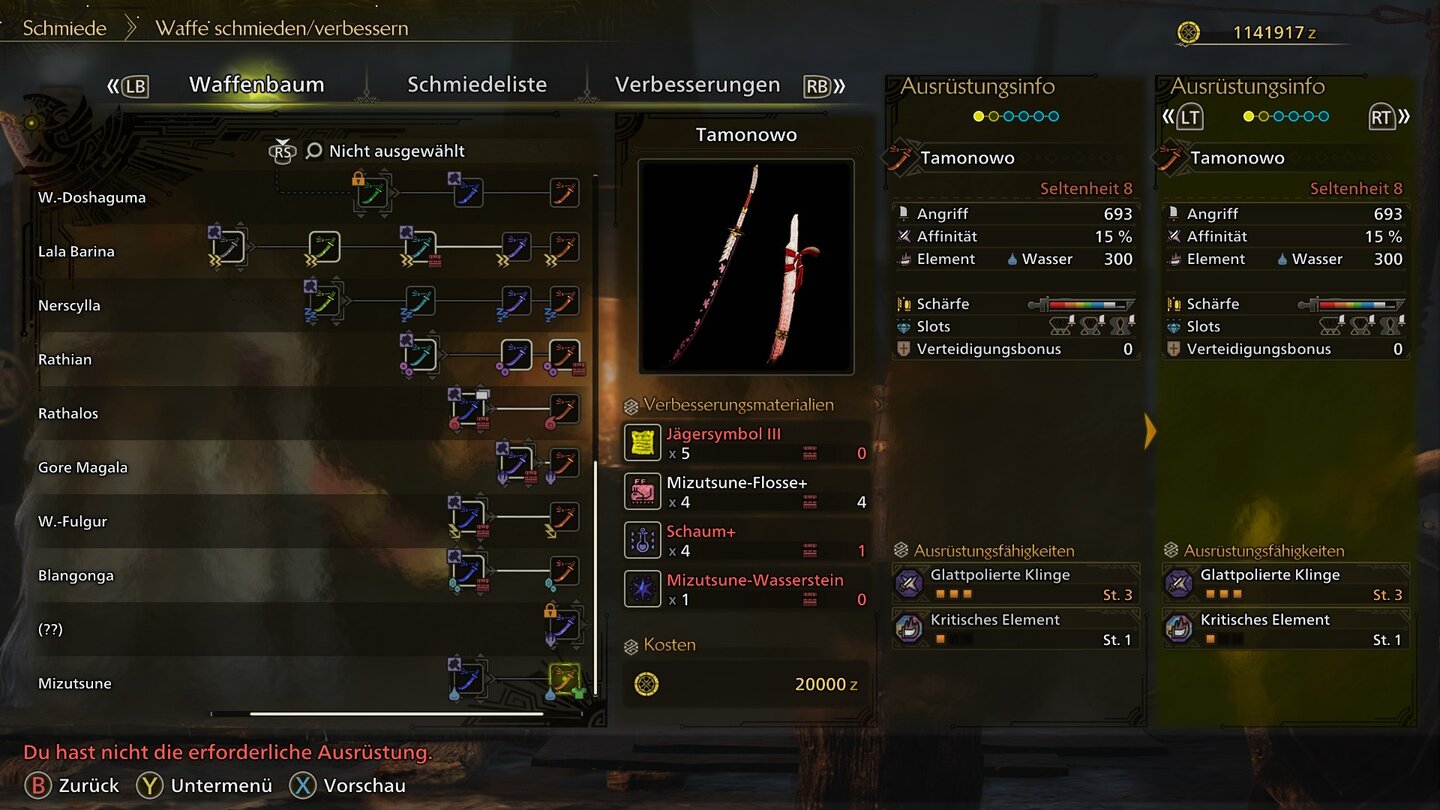Pick the Blangonga weapon tree row

pos(76,575)
